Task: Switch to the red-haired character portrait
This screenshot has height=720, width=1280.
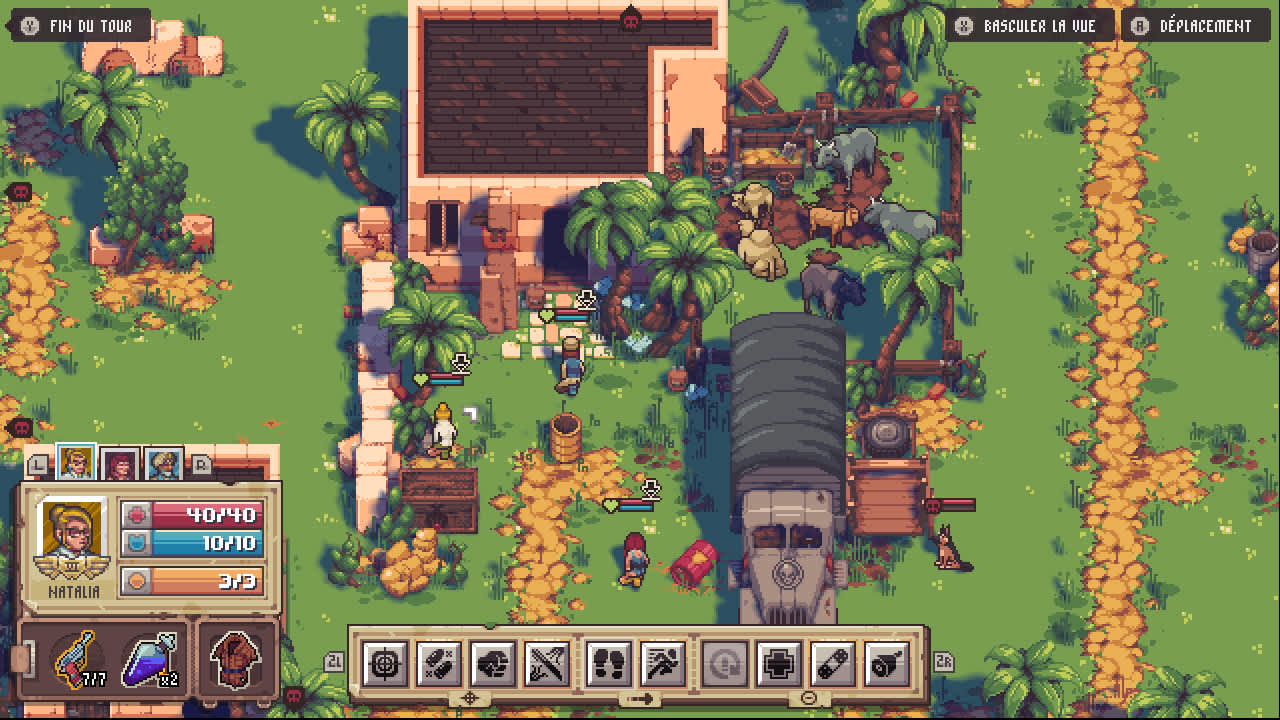Action: [120, 464]
